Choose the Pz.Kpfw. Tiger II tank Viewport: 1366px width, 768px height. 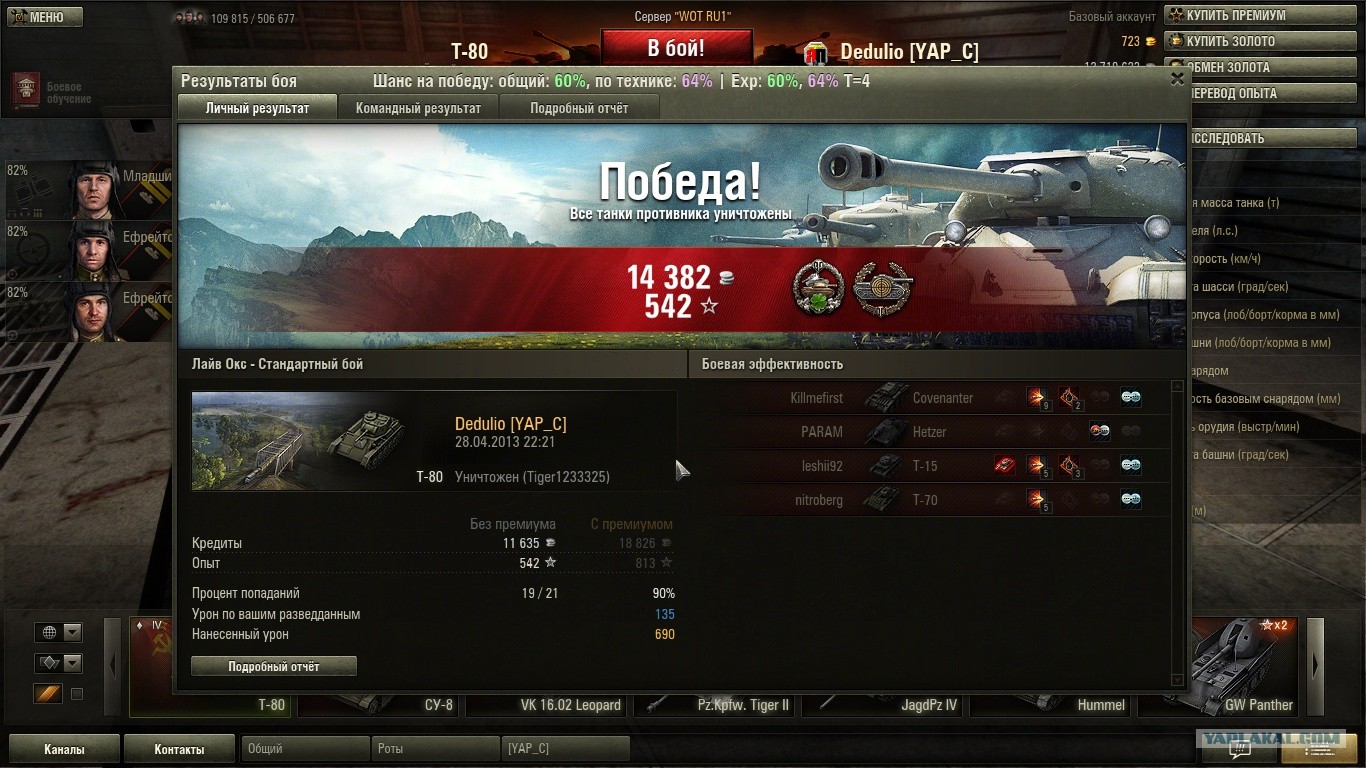click(716, 704)
